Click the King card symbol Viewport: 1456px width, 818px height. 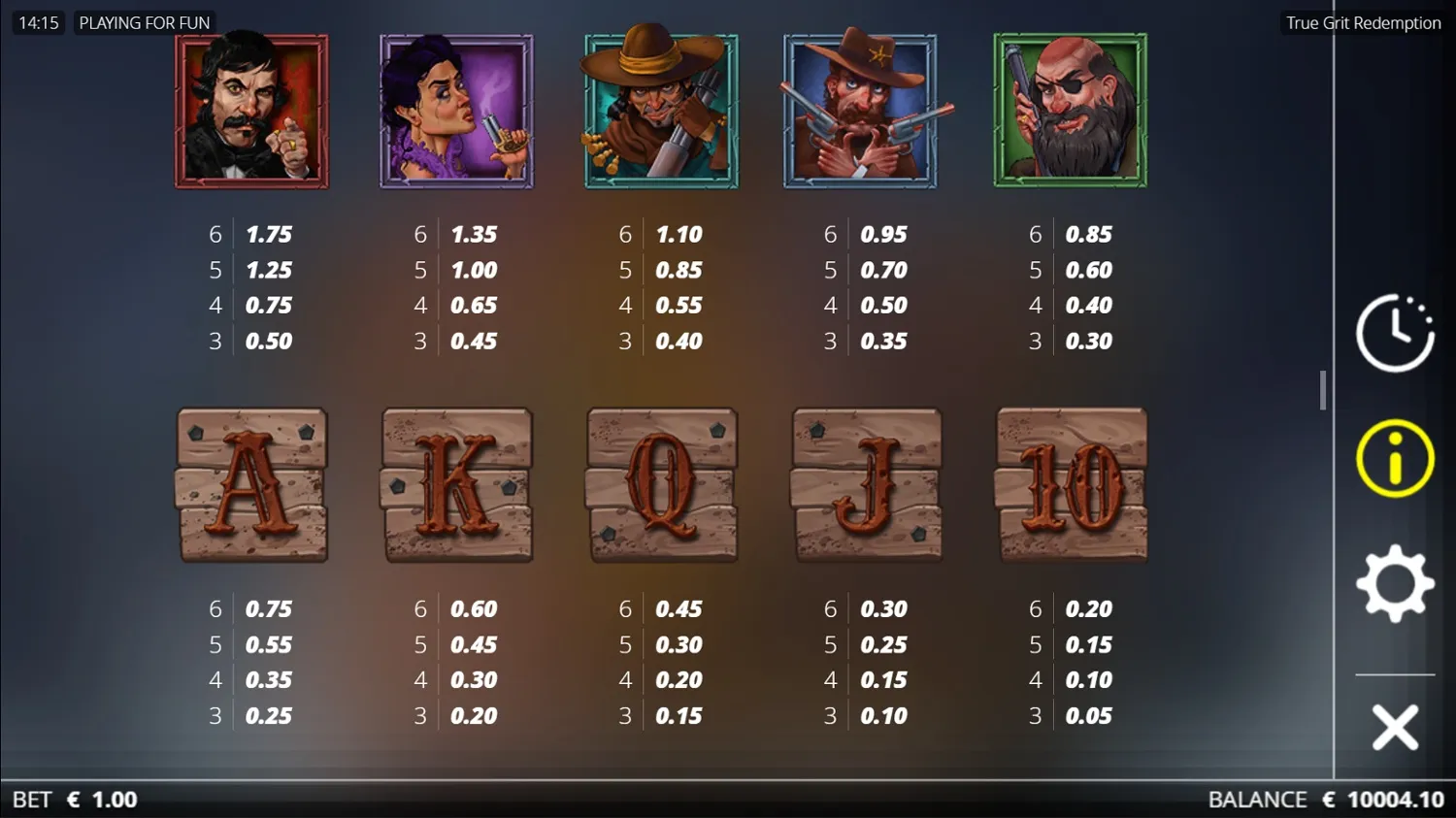click(x=456, y=485)
